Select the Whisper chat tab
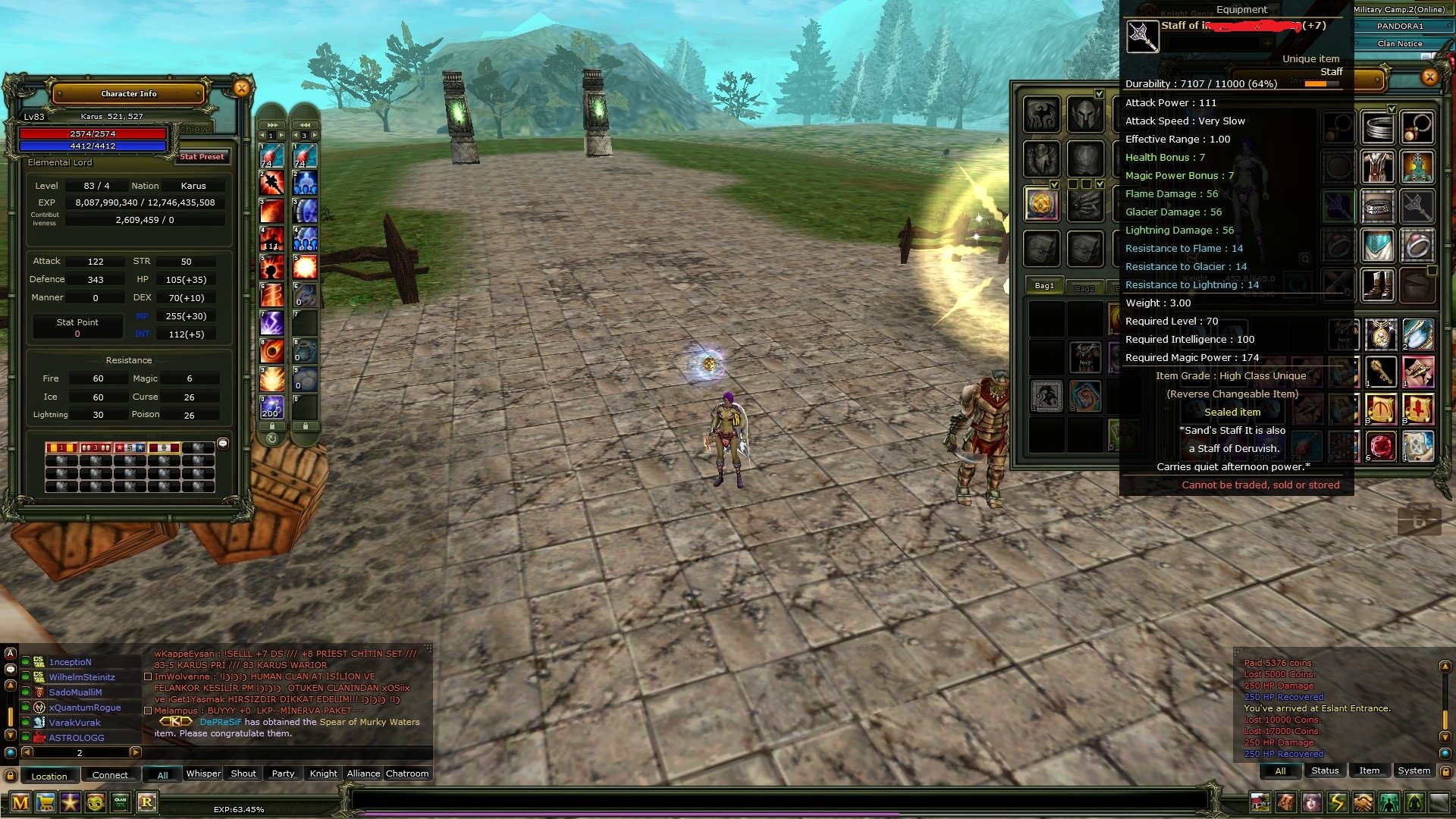Image resolution: width=1456 pixels, height=819 pixels. pyautogui.click(x=203, y=773)
